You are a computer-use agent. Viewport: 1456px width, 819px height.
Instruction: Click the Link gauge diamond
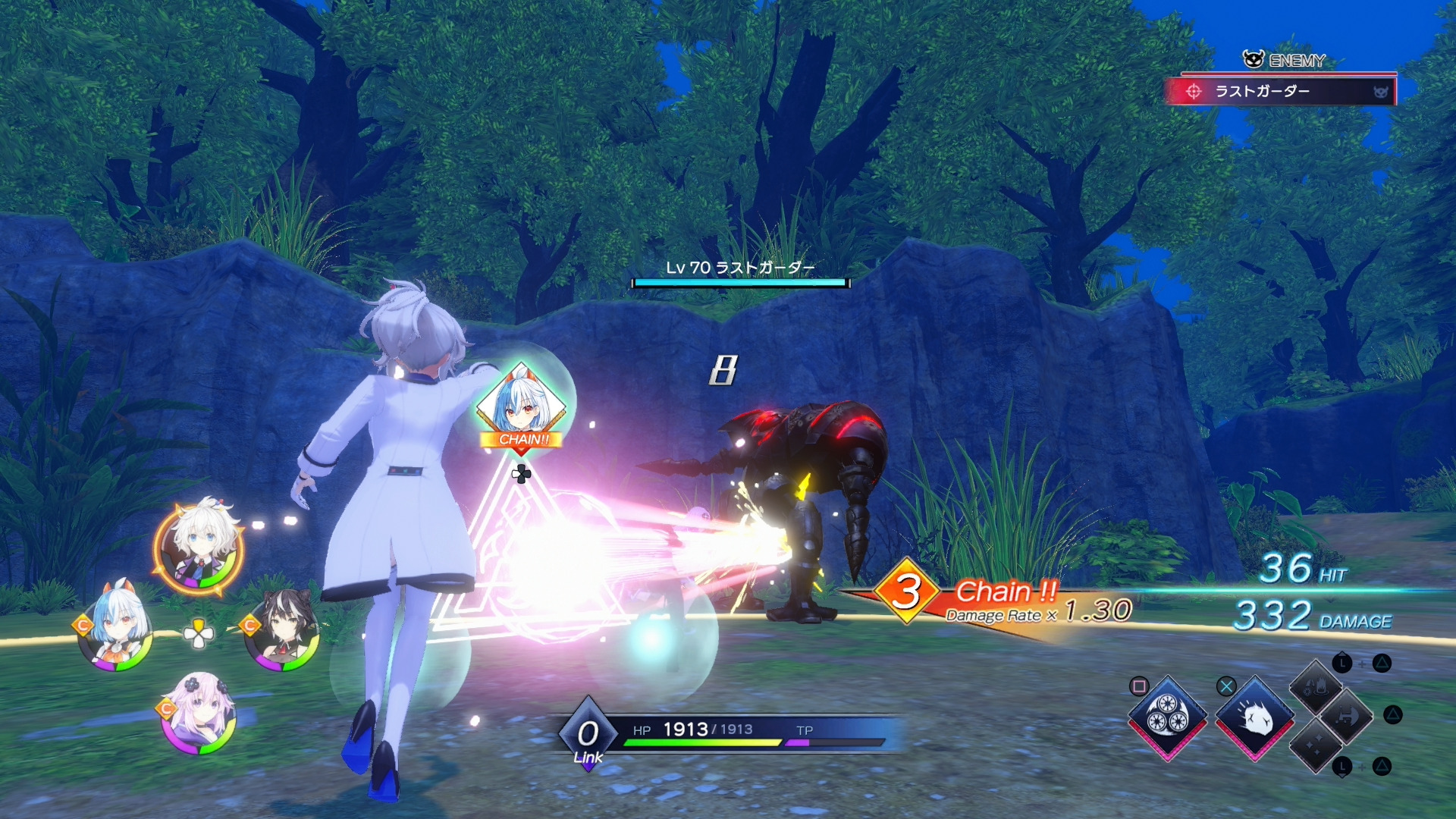point(588,734)
